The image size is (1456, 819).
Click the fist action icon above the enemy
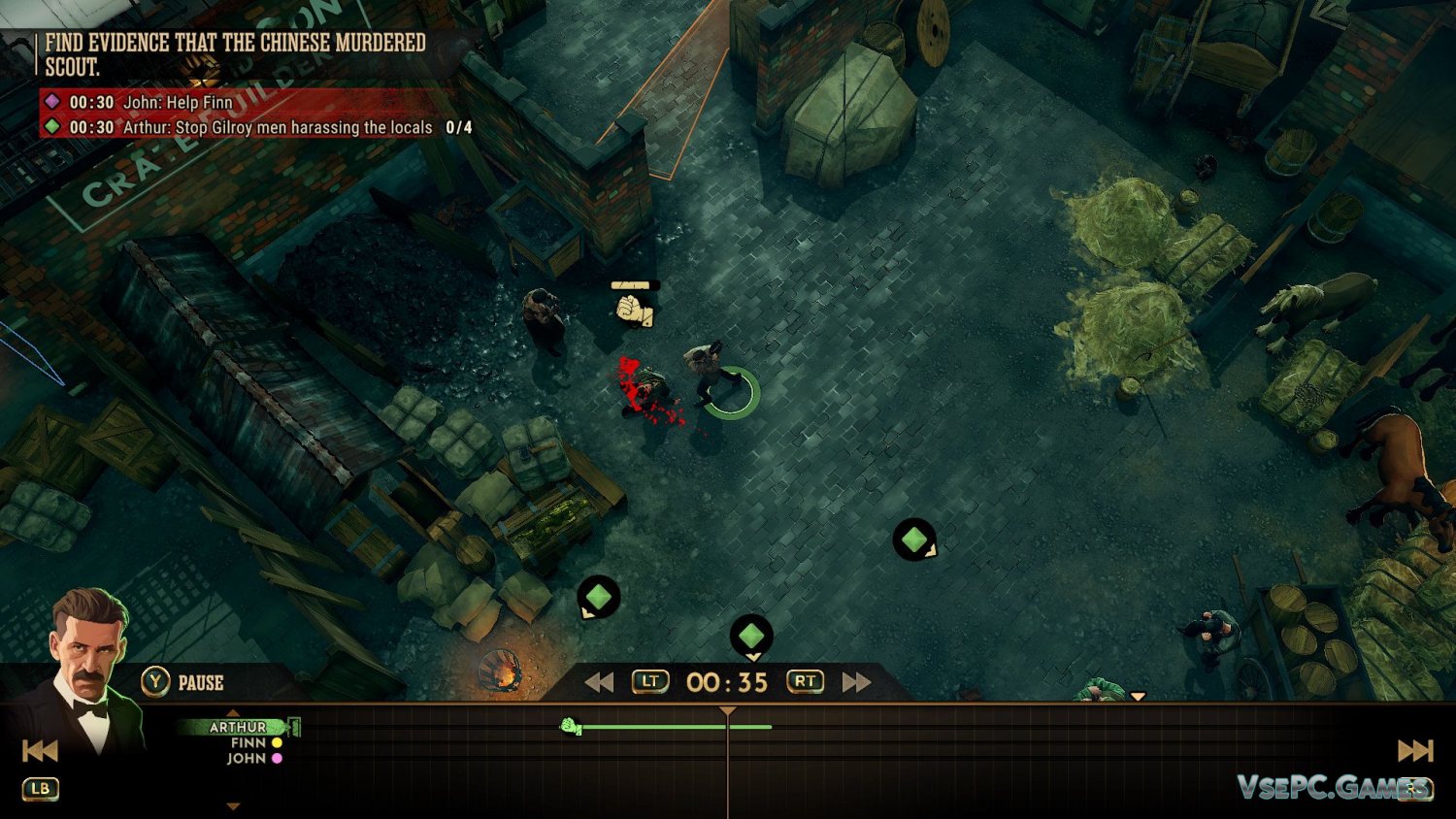coord(635,310)
